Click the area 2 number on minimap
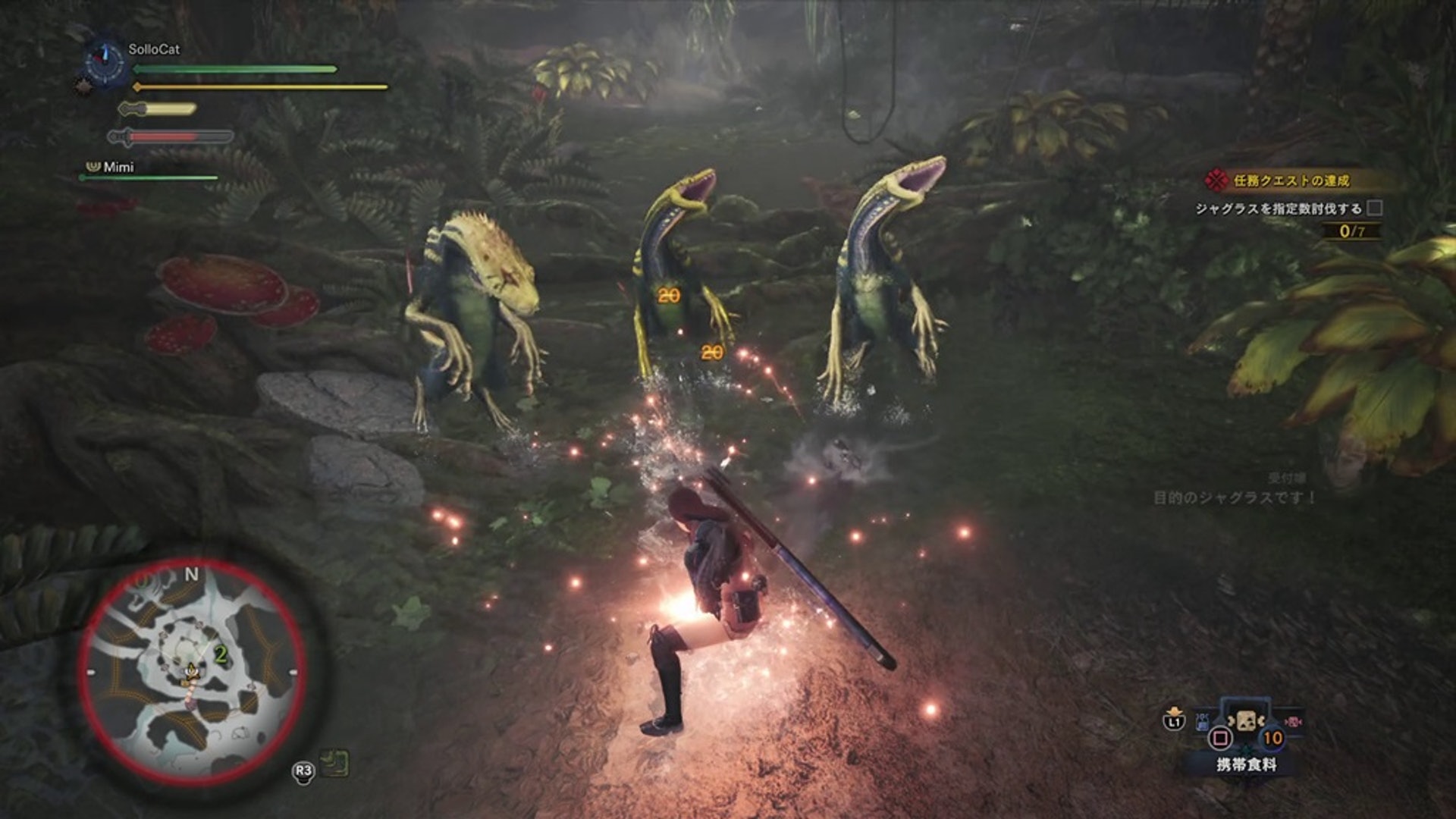The height and width of the screenshot is (819, 1456). (x=221, y=654)
